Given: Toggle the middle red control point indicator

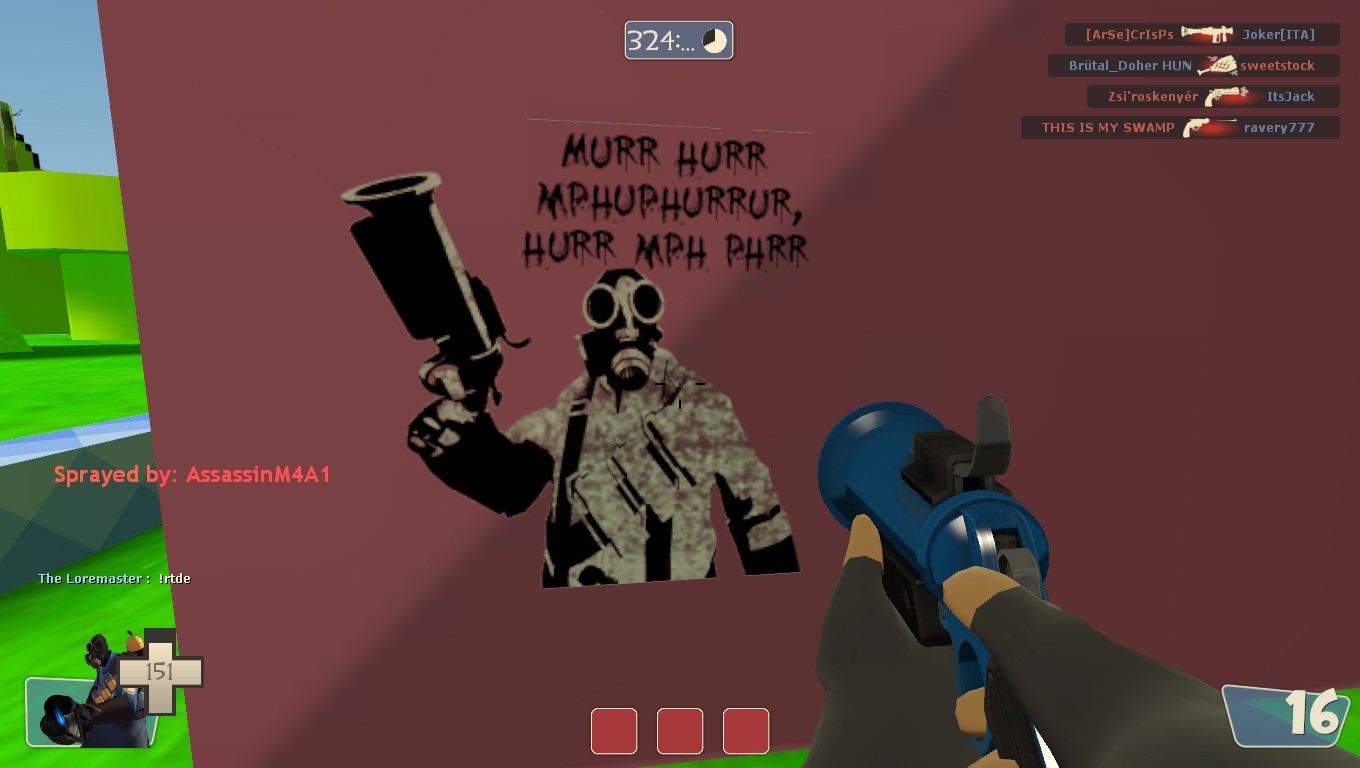Looking at the screenshot, I should 680,731.
